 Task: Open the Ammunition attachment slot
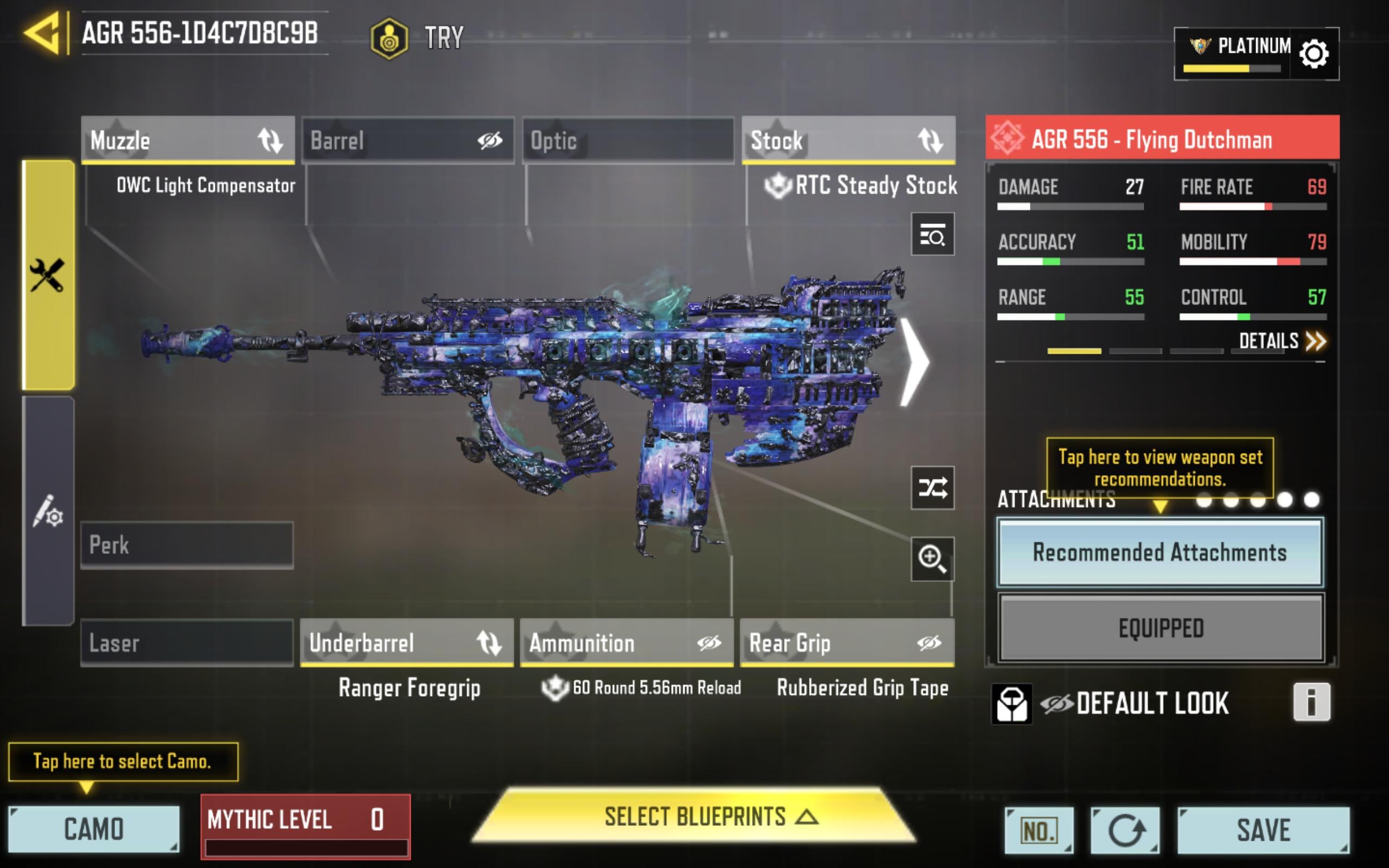[627, 643]
